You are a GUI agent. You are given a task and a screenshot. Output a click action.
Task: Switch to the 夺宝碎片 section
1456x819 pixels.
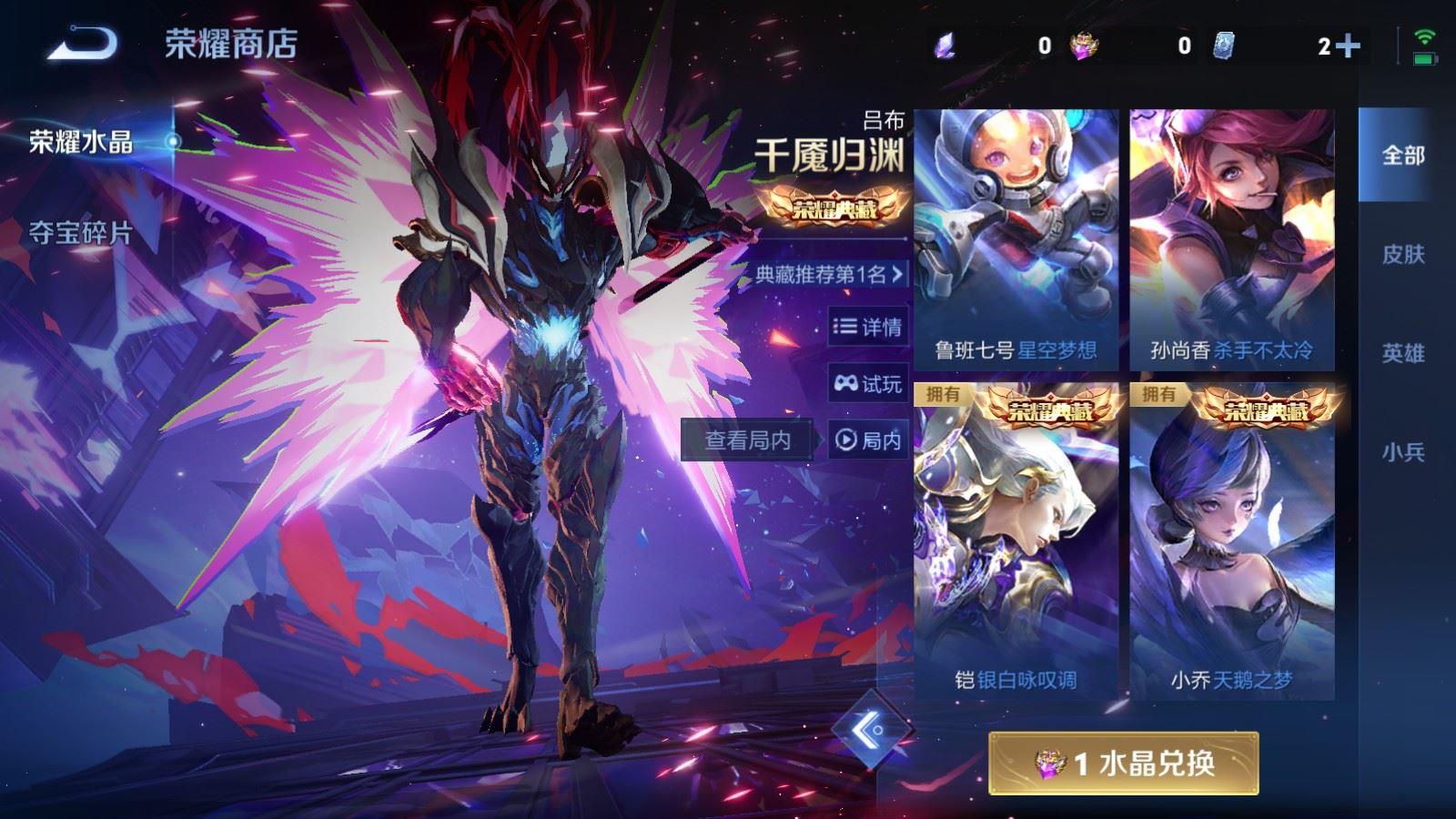coord(80,233)
